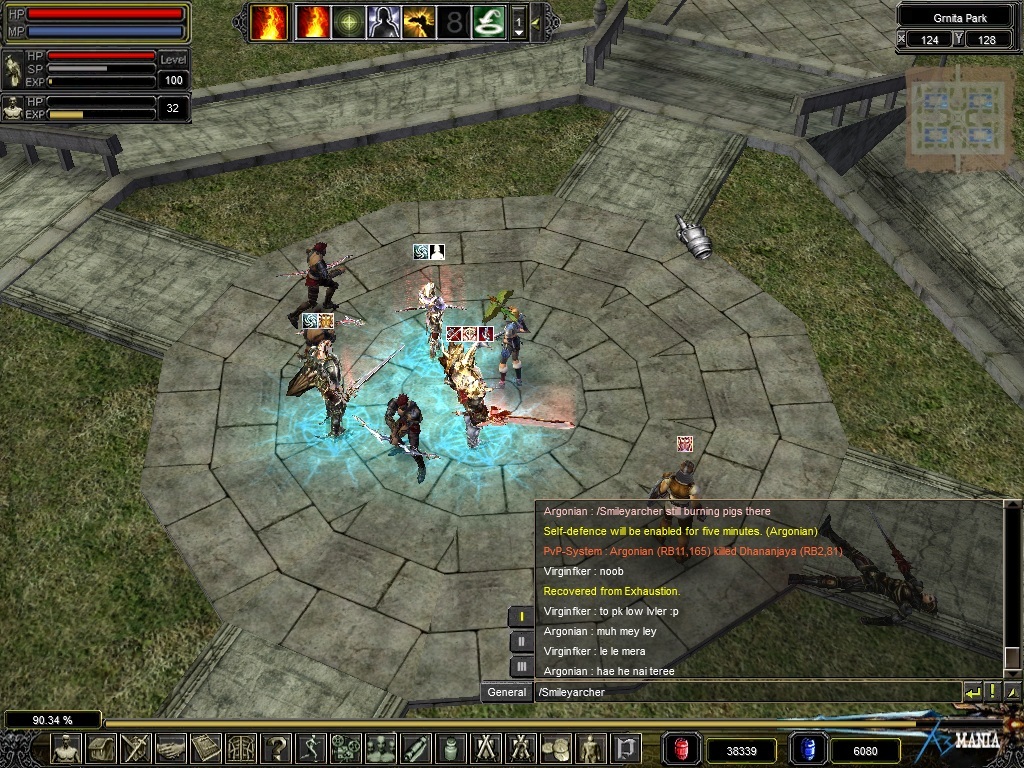
Task: Open the General chat channel selector
Action: (x=507, y=692)
